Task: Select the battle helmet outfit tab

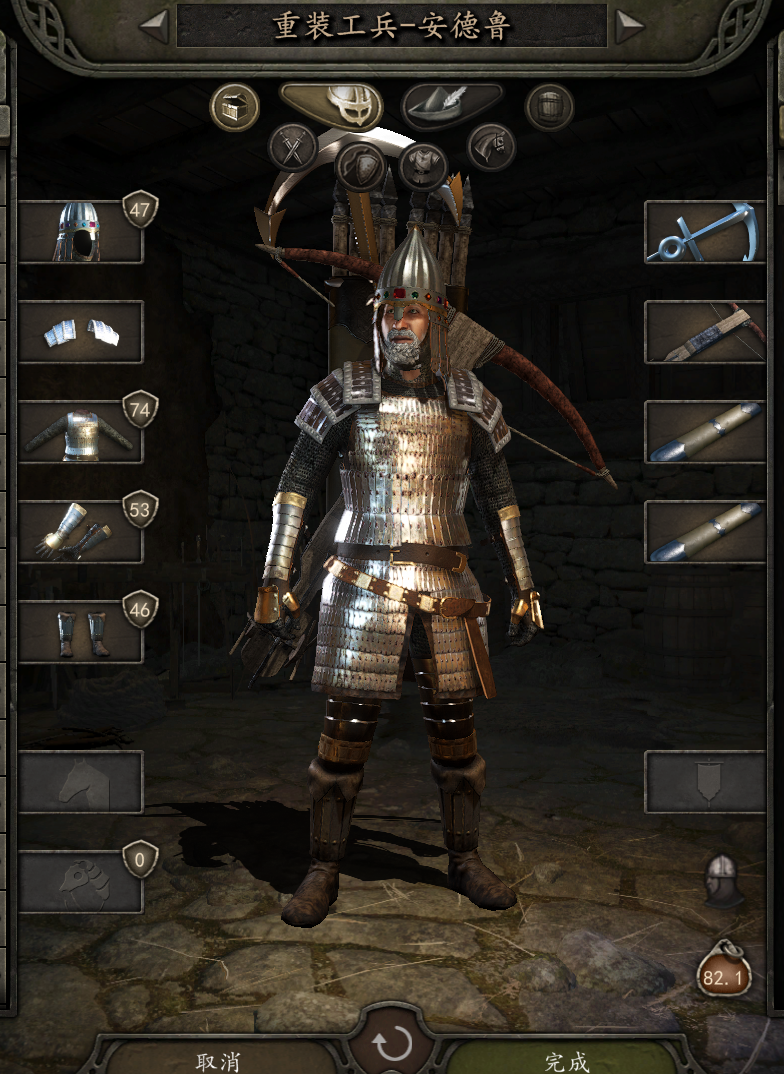Action: (x=331, y=105)
